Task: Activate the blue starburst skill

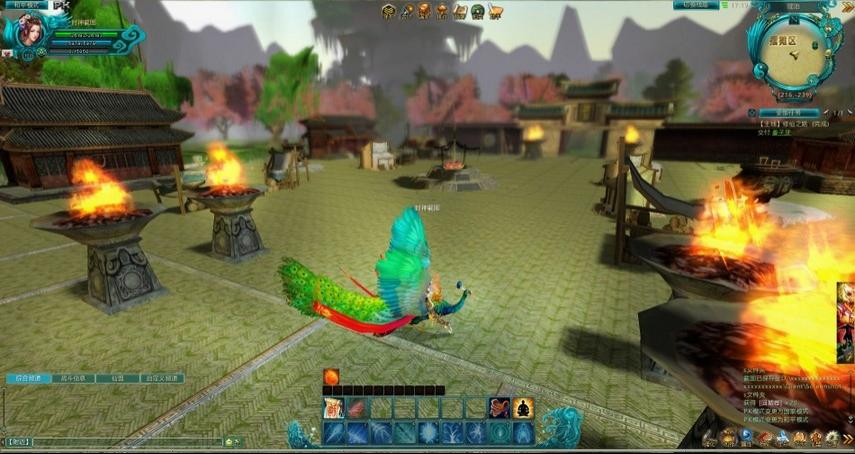Action: pos(427,432)
